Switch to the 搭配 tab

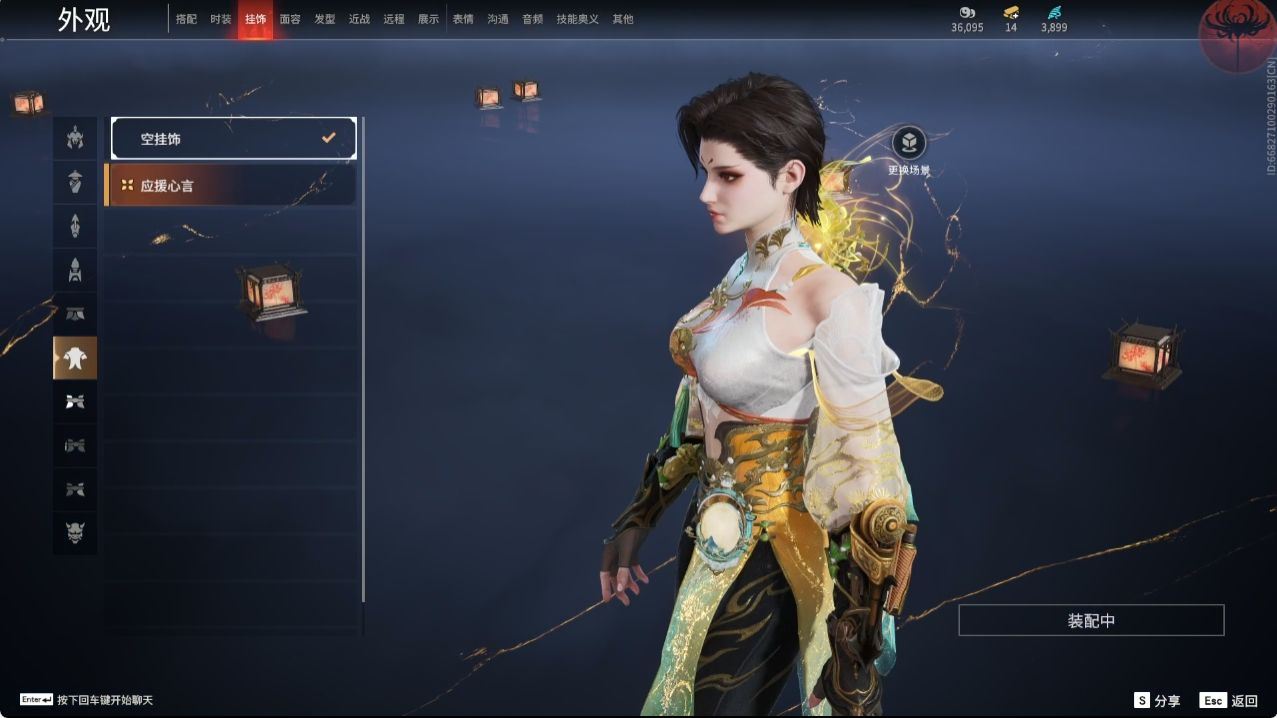[186, 19]
